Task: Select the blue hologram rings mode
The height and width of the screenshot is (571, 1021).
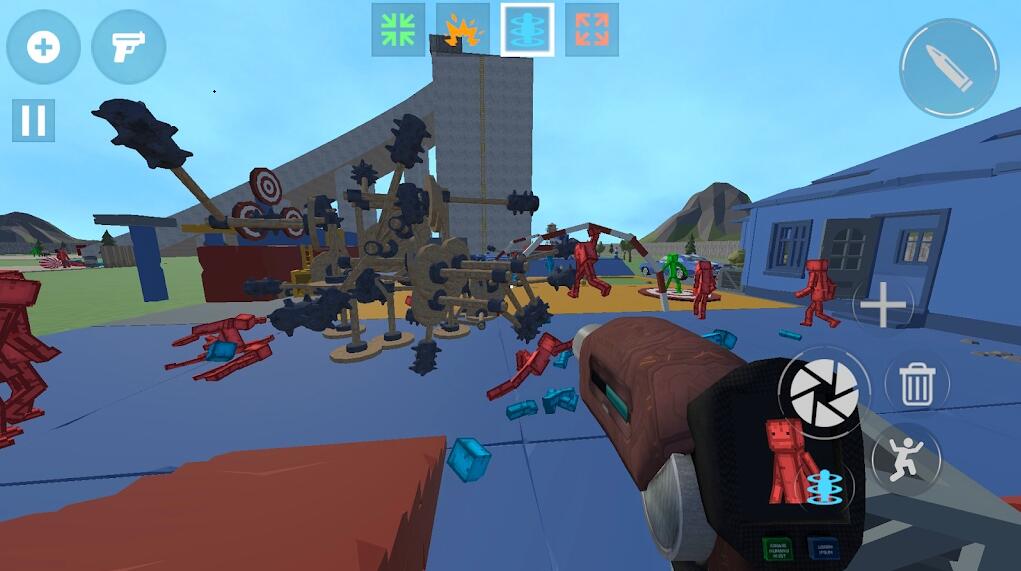Action: point(527,29)
